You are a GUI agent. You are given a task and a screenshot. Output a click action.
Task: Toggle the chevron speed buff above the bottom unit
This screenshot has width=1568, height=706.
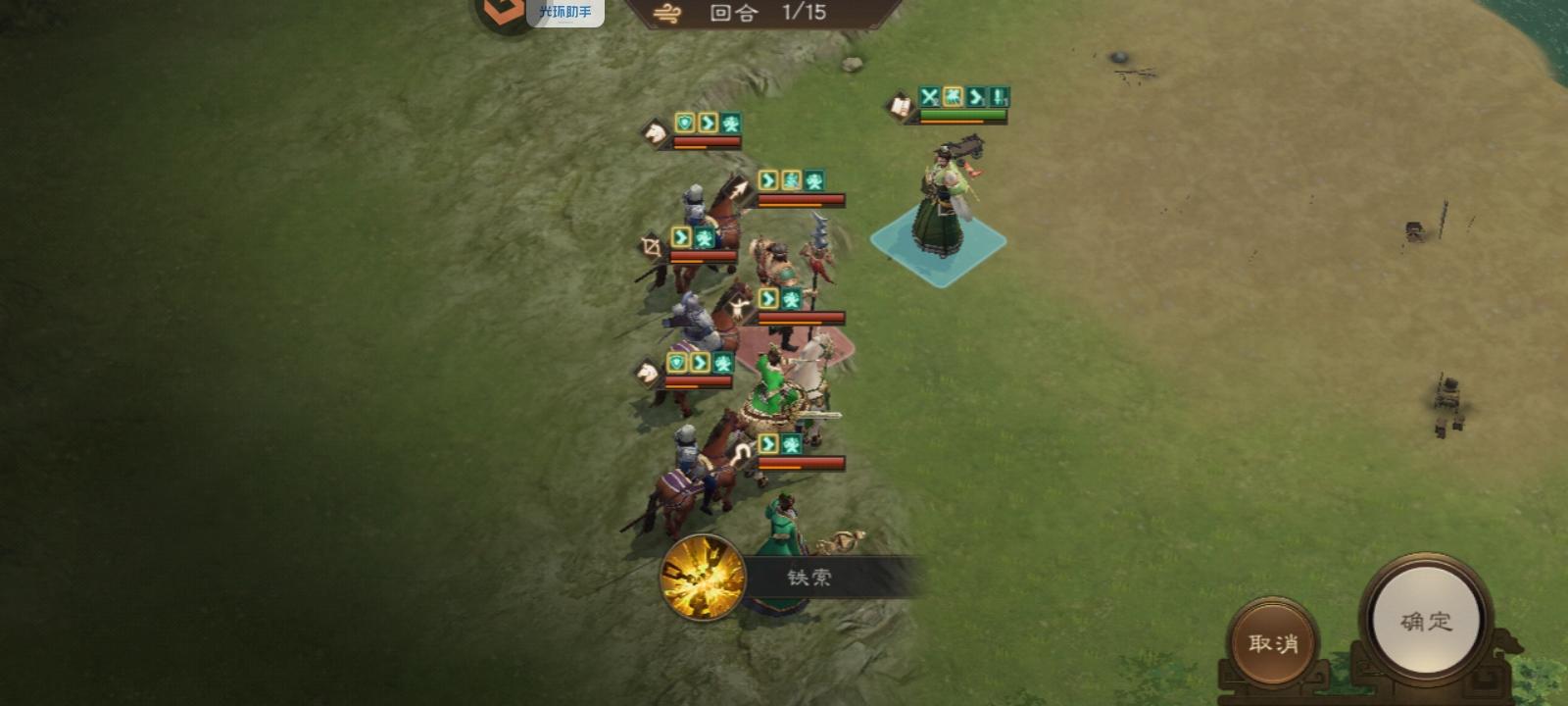(x=766, y=444)
